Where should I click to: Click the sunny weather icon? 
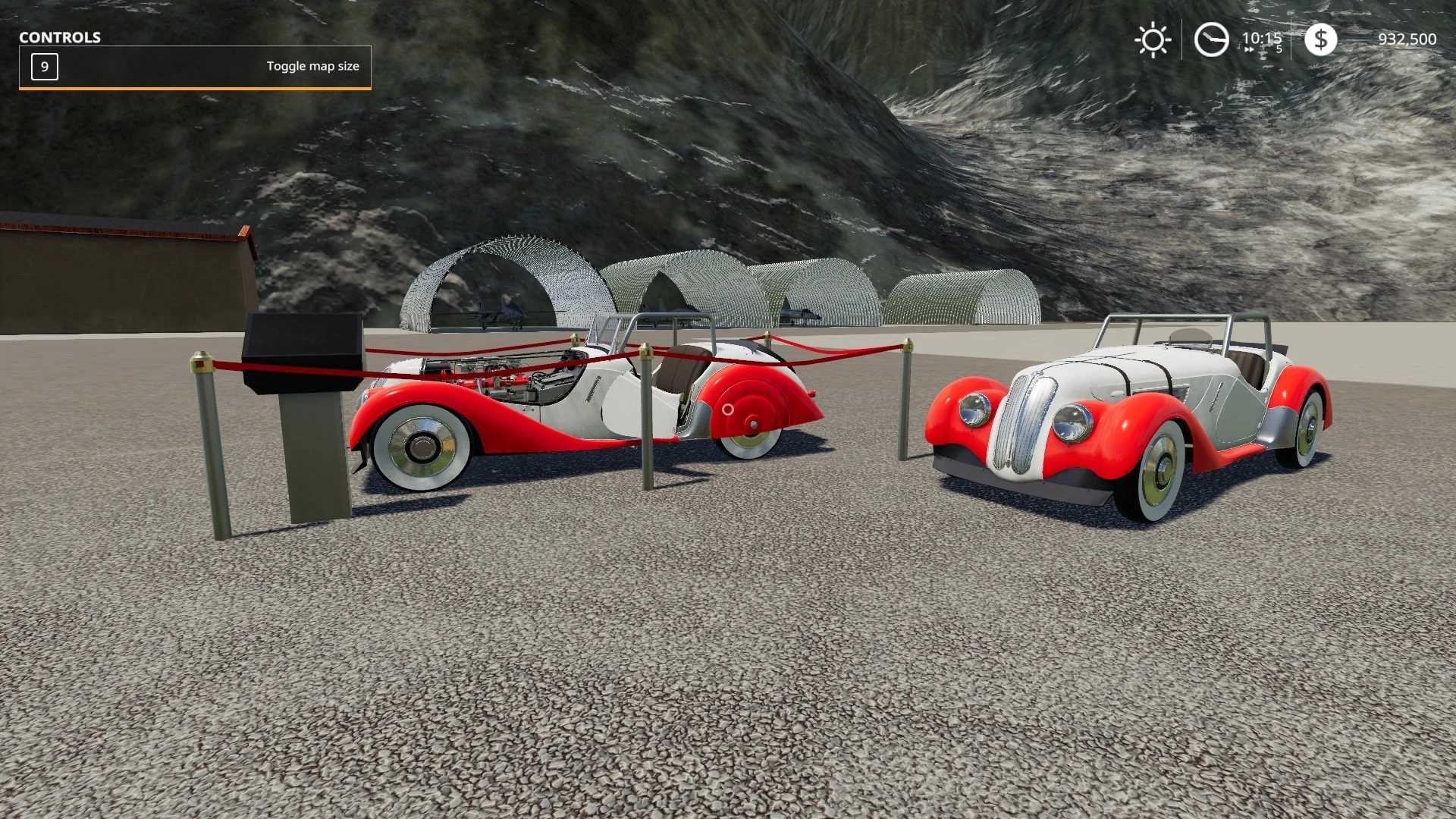[1153, 40]
